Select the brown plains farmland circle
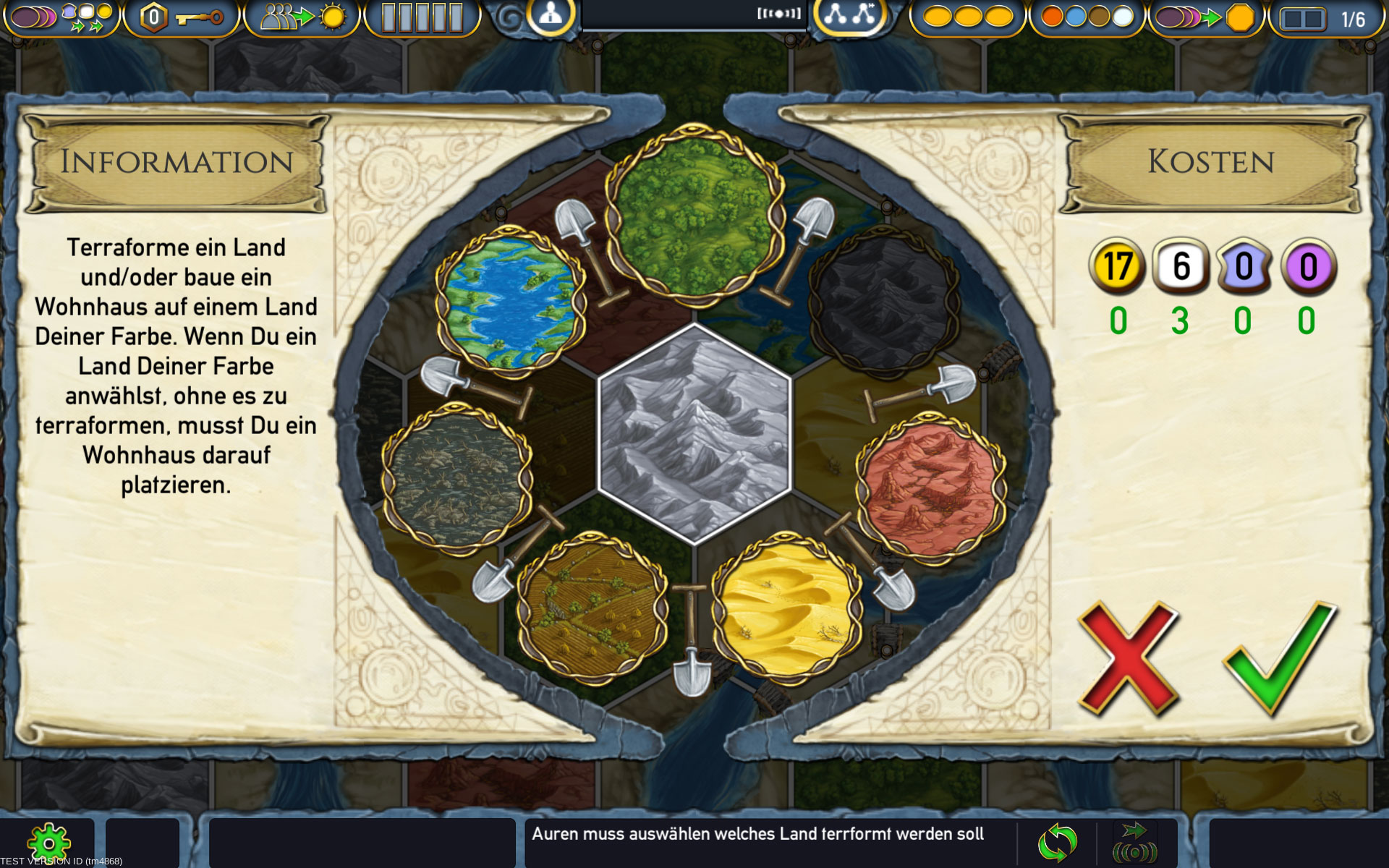The width and height of the screenshot is (1389, 868). coord(592,608)
